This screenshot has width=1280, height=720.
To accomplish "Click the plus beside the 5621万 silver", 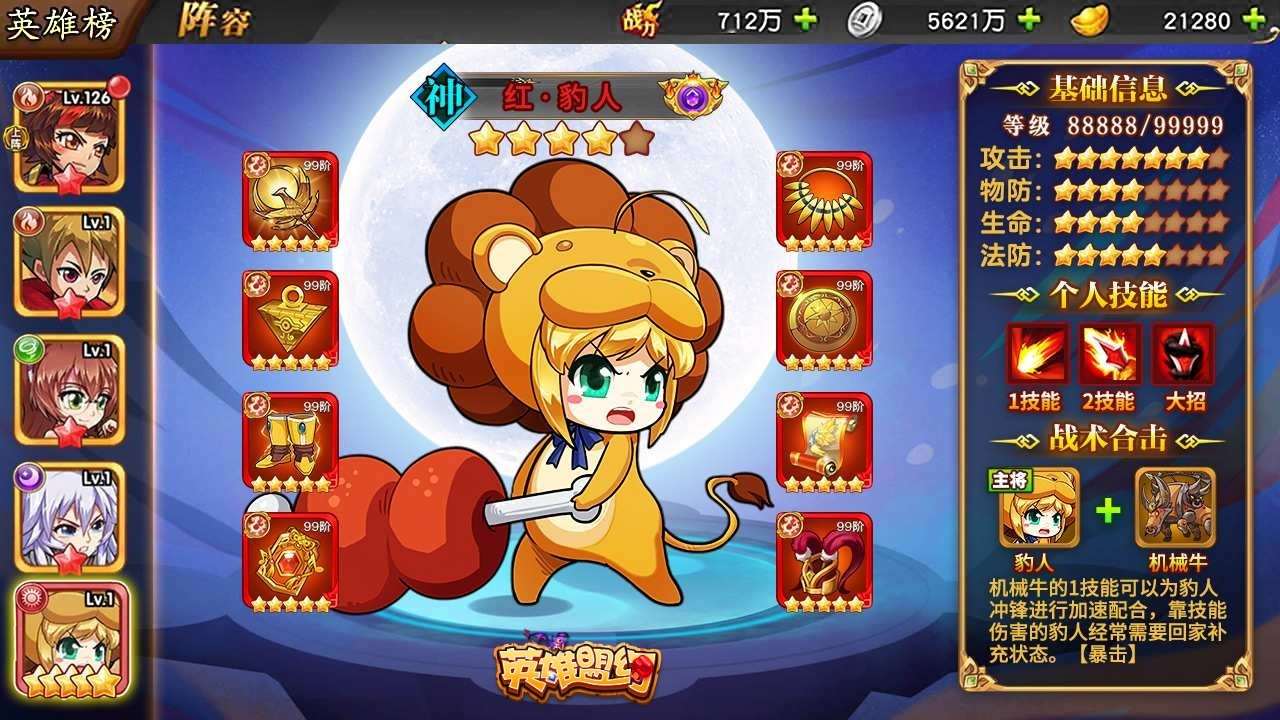I will point(1030,16).
